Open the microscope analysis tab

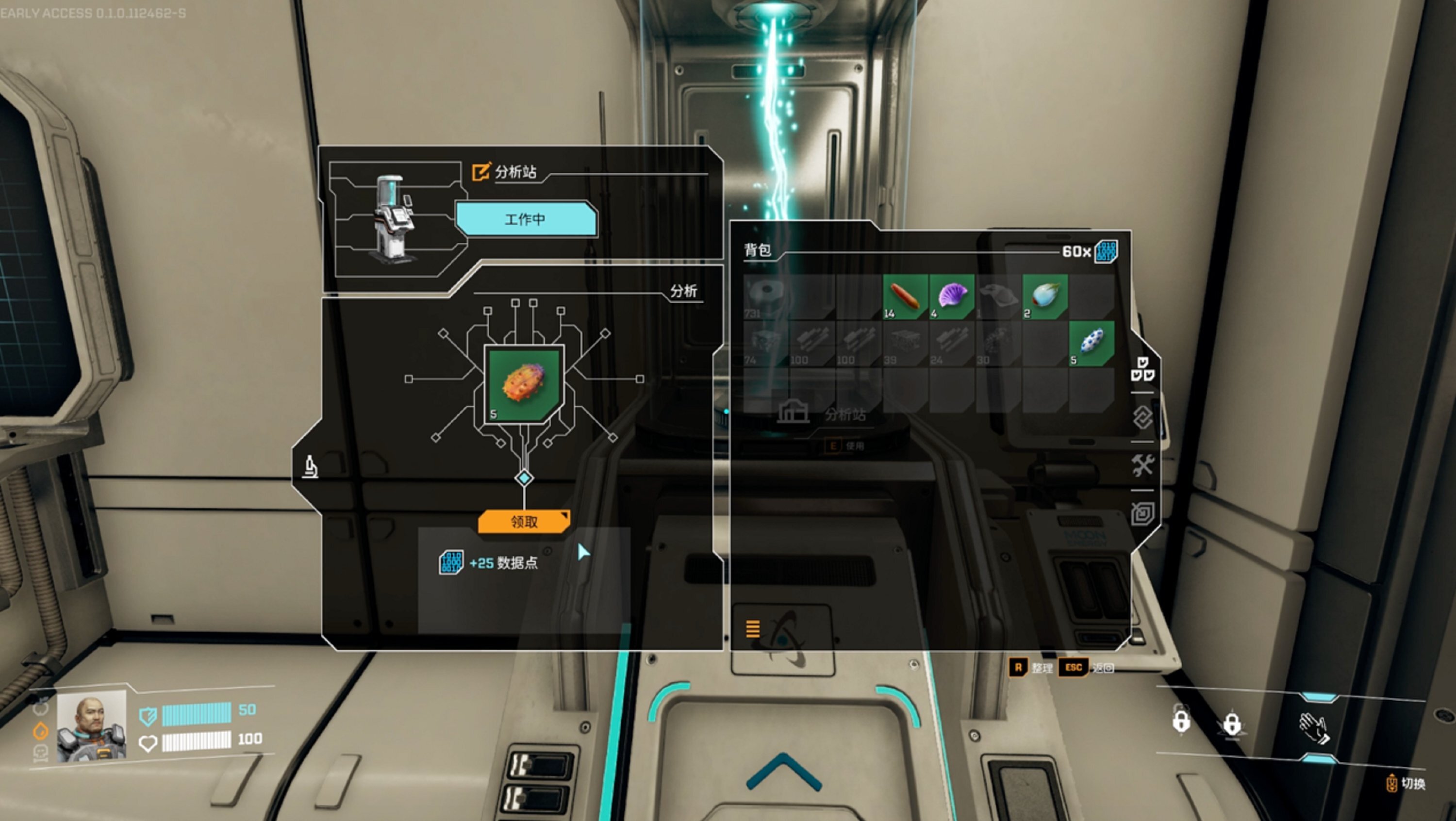click(310, 467)
